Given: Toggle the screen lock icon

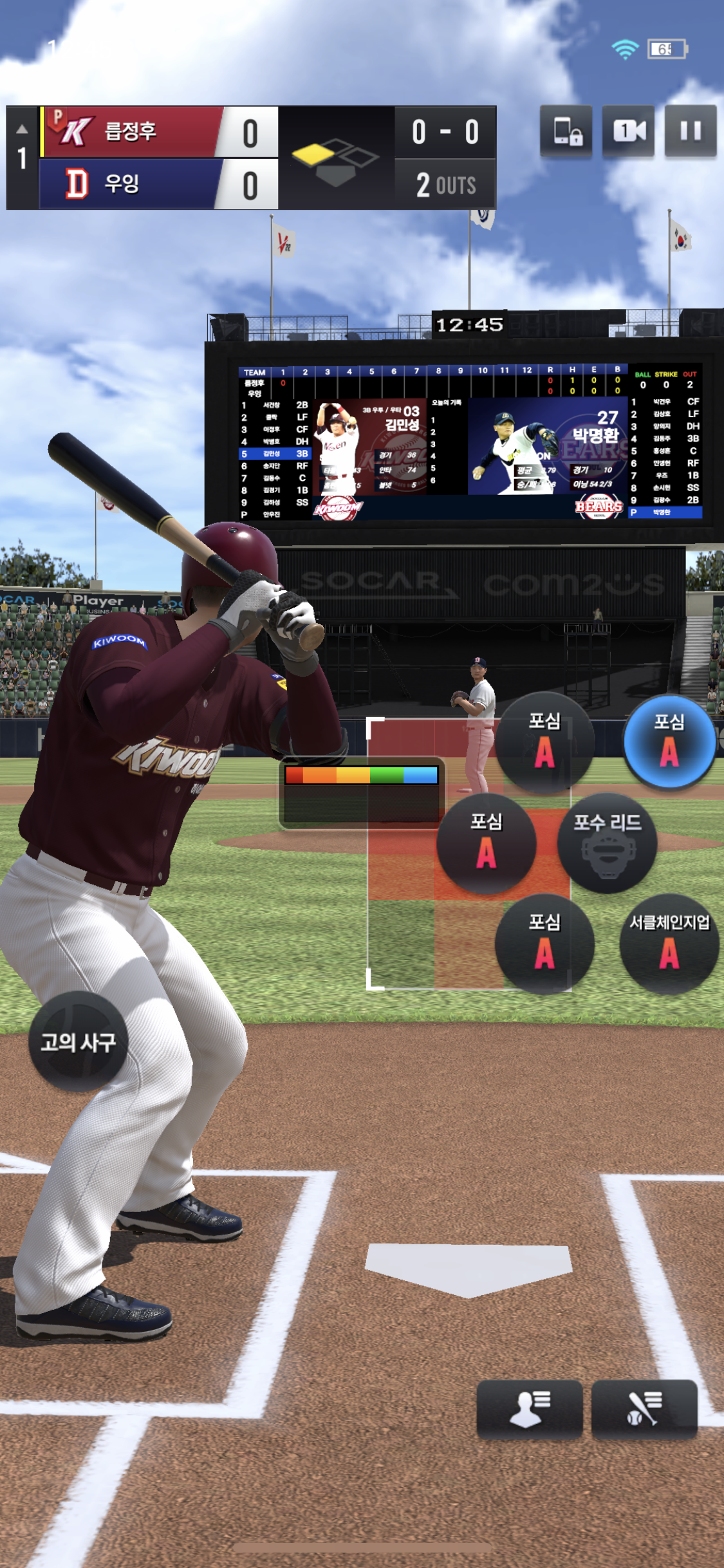Looking at the screenshot, I should 566,131.
